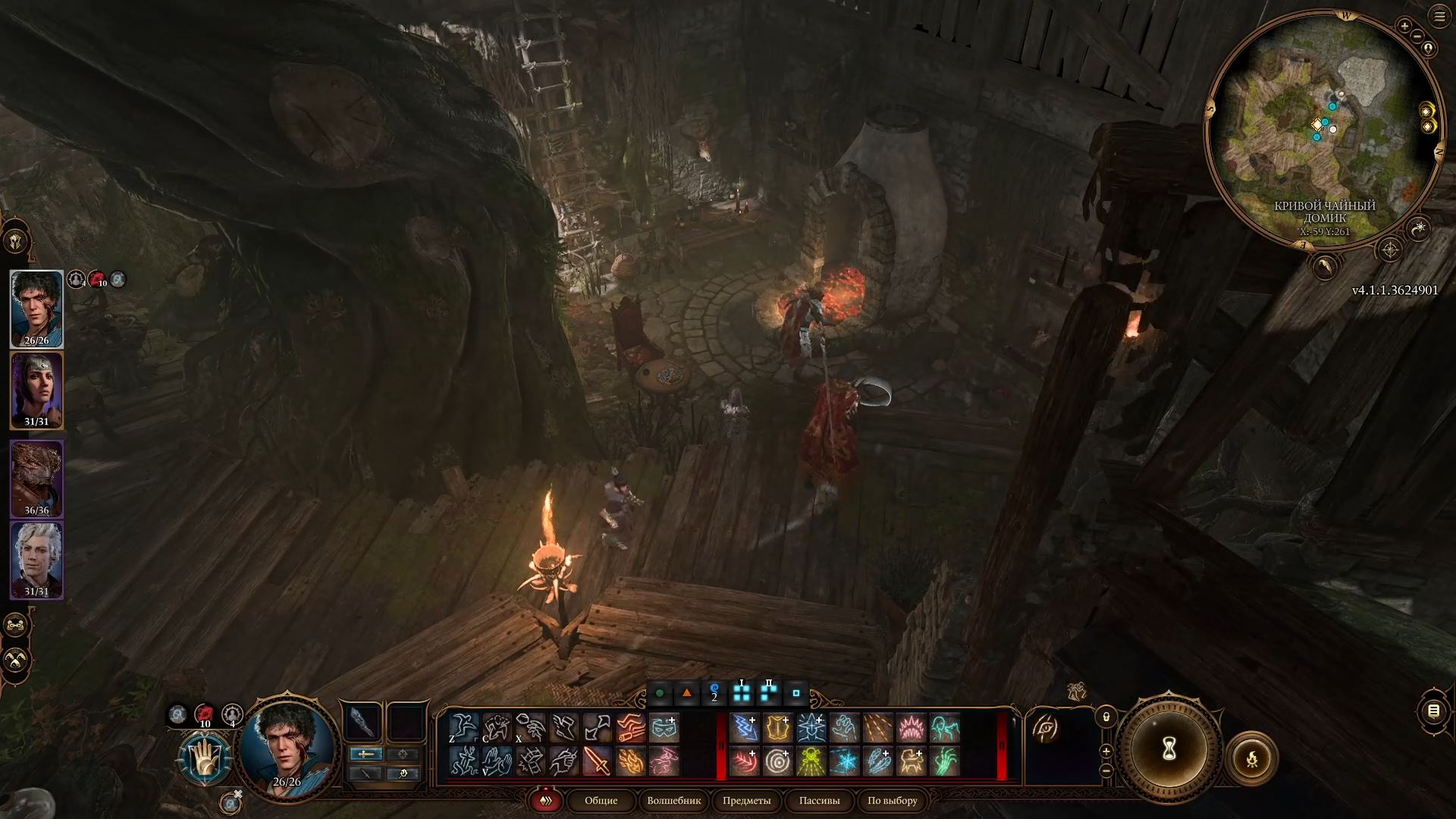Open the main menu hamburger button
The width and height of the screenshot is (1456, 819).
click(1439, 17)
